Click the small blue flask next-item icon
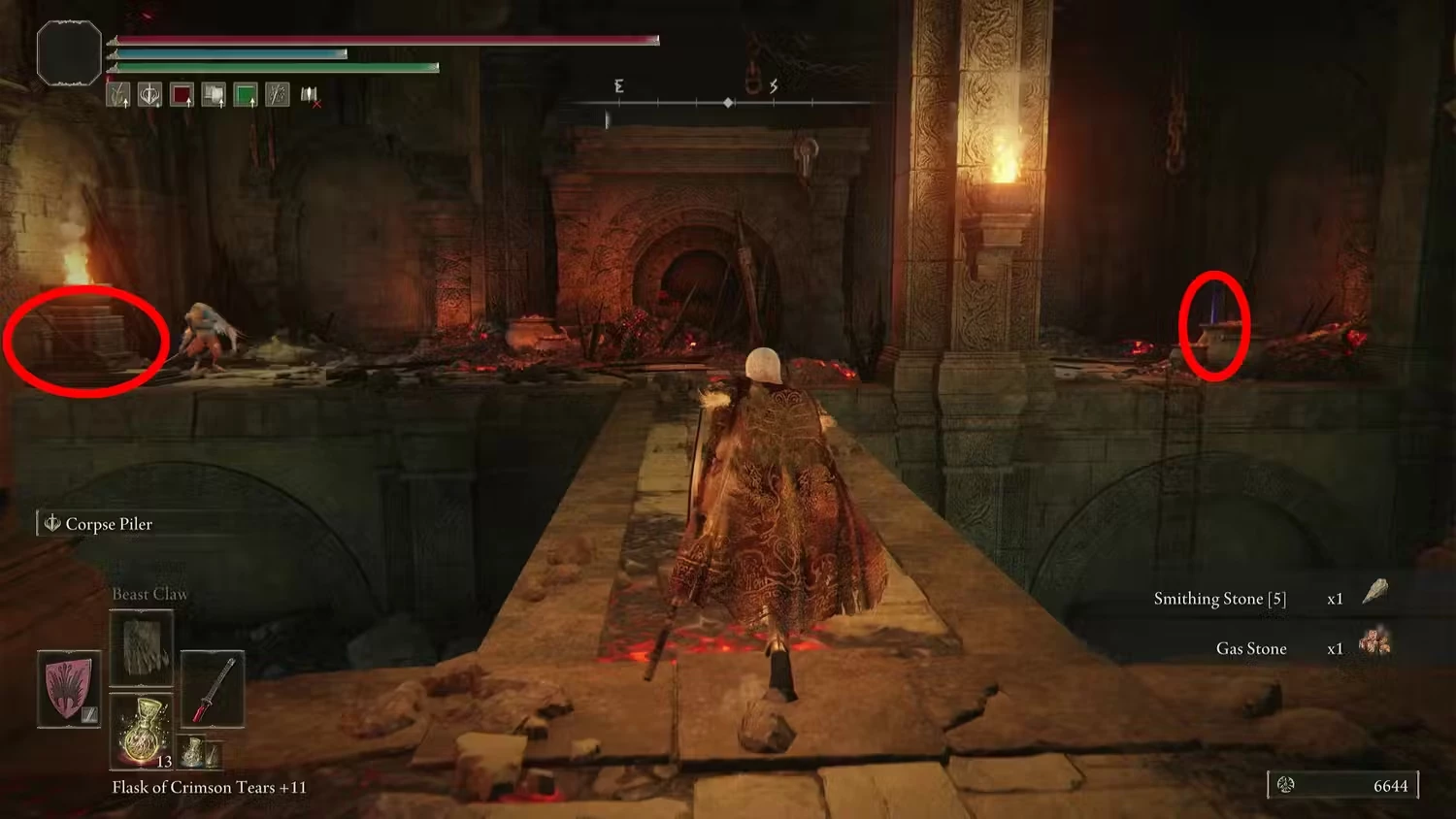The image size is (1456, 819). point(194,750)
